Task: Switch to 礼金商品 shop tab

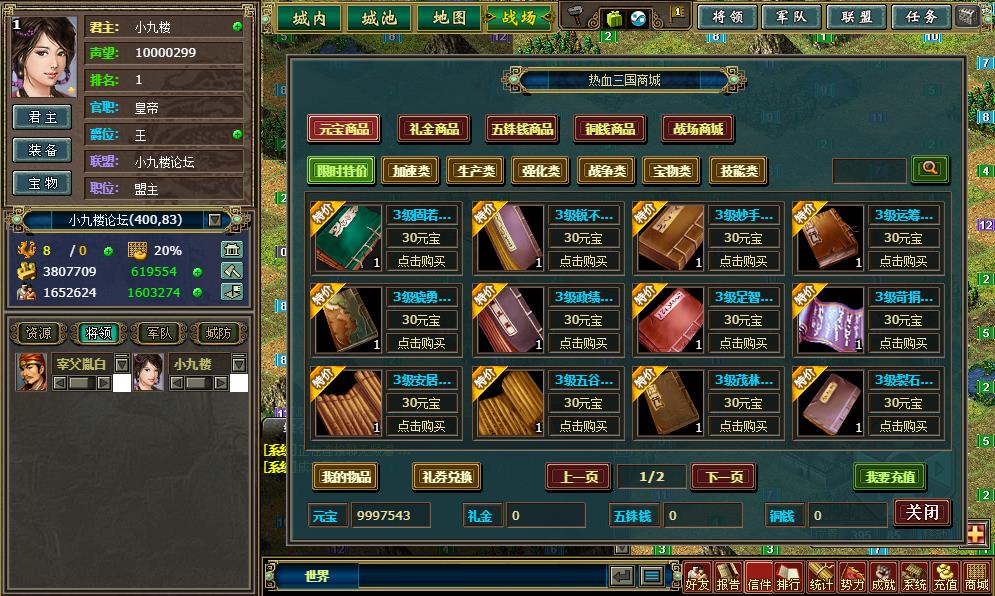Action: tap(435, 129)
